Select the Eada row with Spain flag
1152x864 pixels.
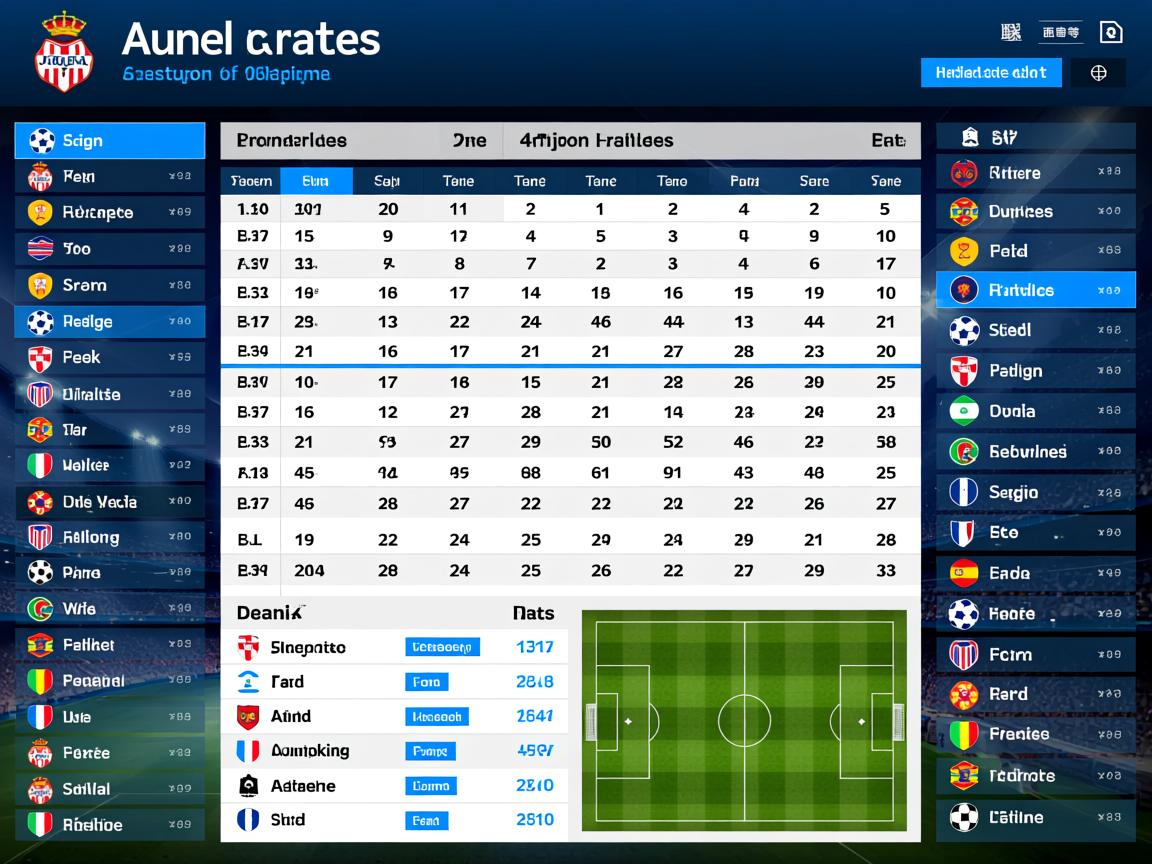point(1035,573)
